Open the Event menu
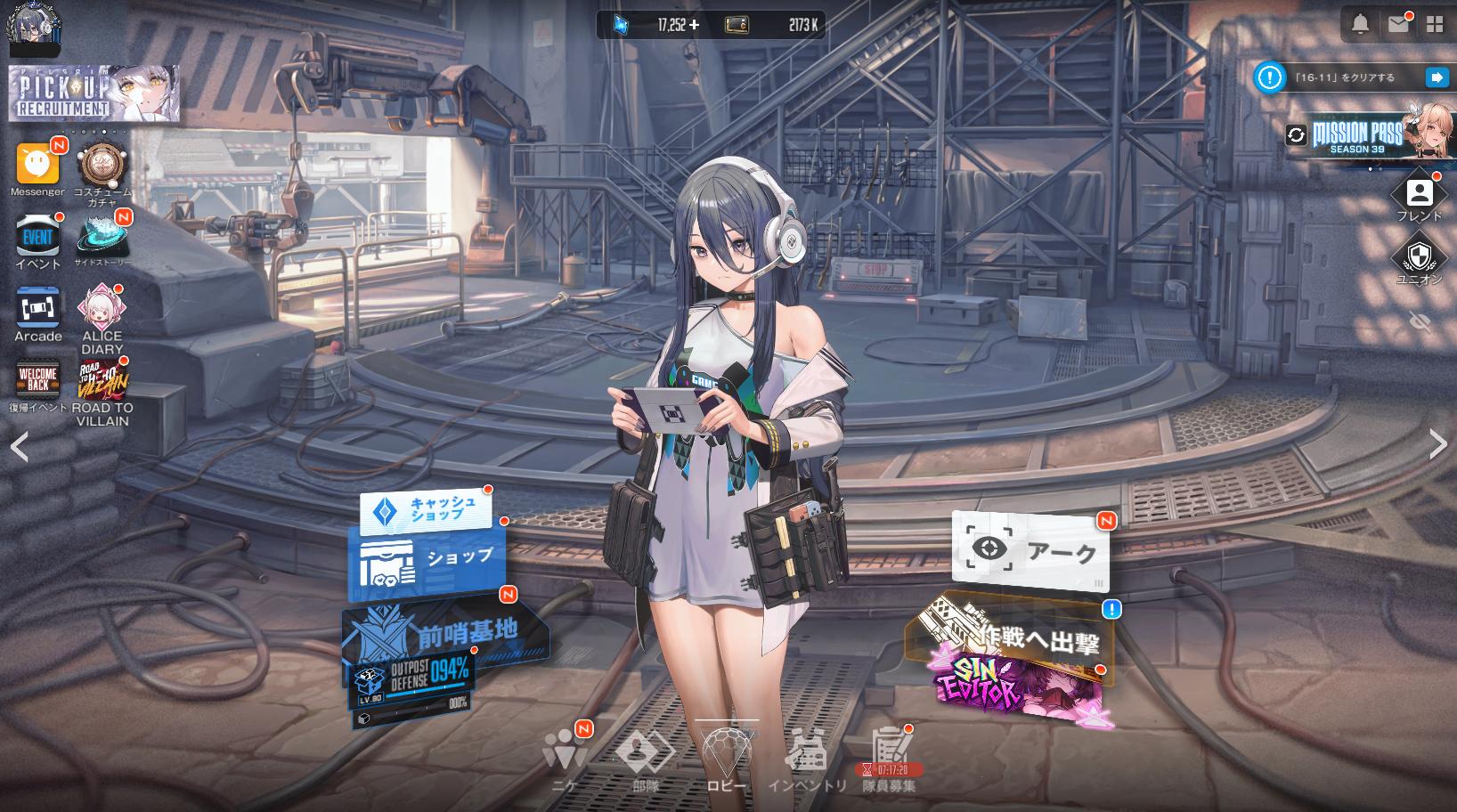The width and height of the screenshot is (1457, 812). pos(37,237)
